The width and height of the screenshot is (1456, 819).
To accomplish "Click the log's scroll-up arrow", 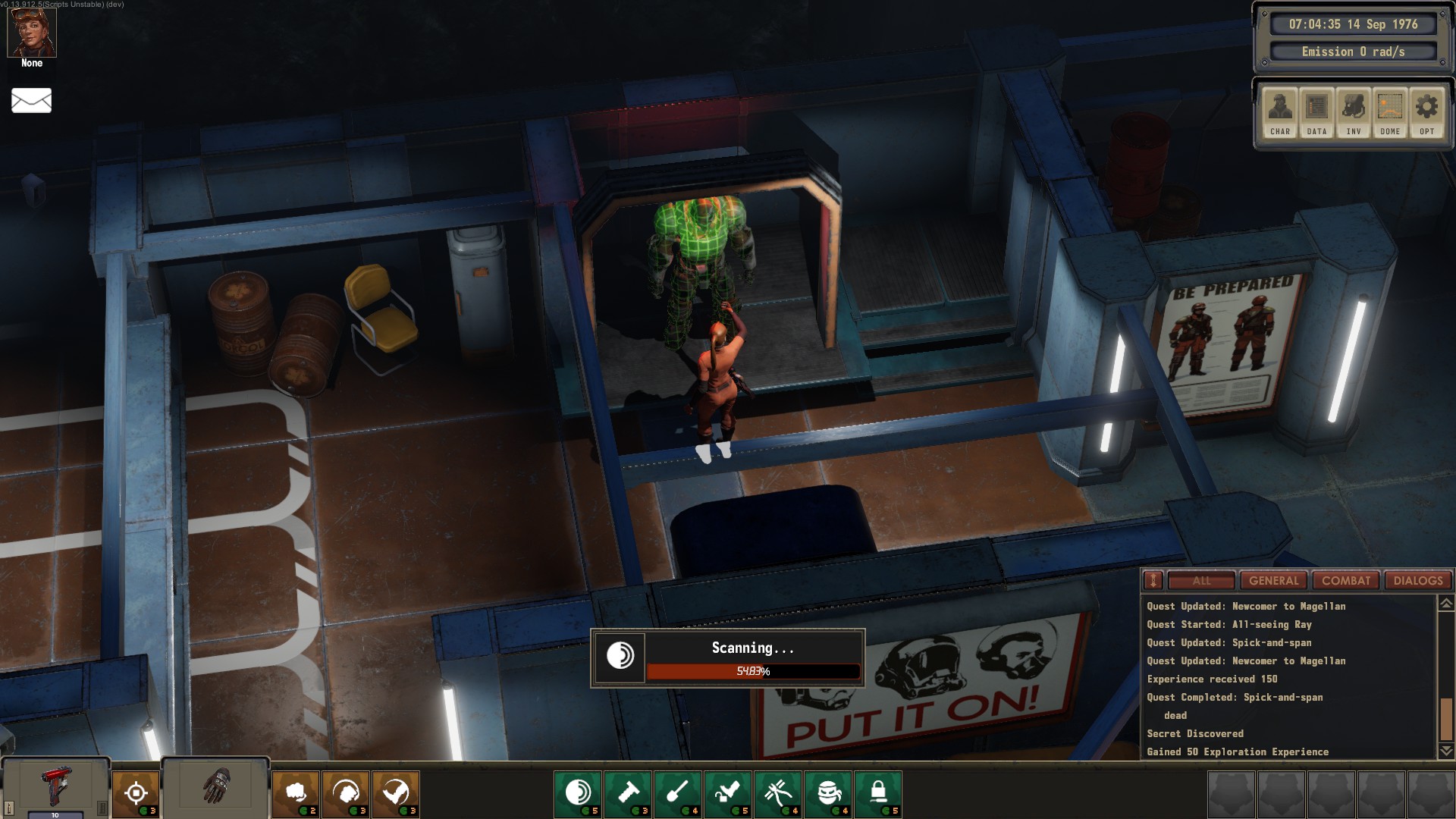I will point(1446,604).
